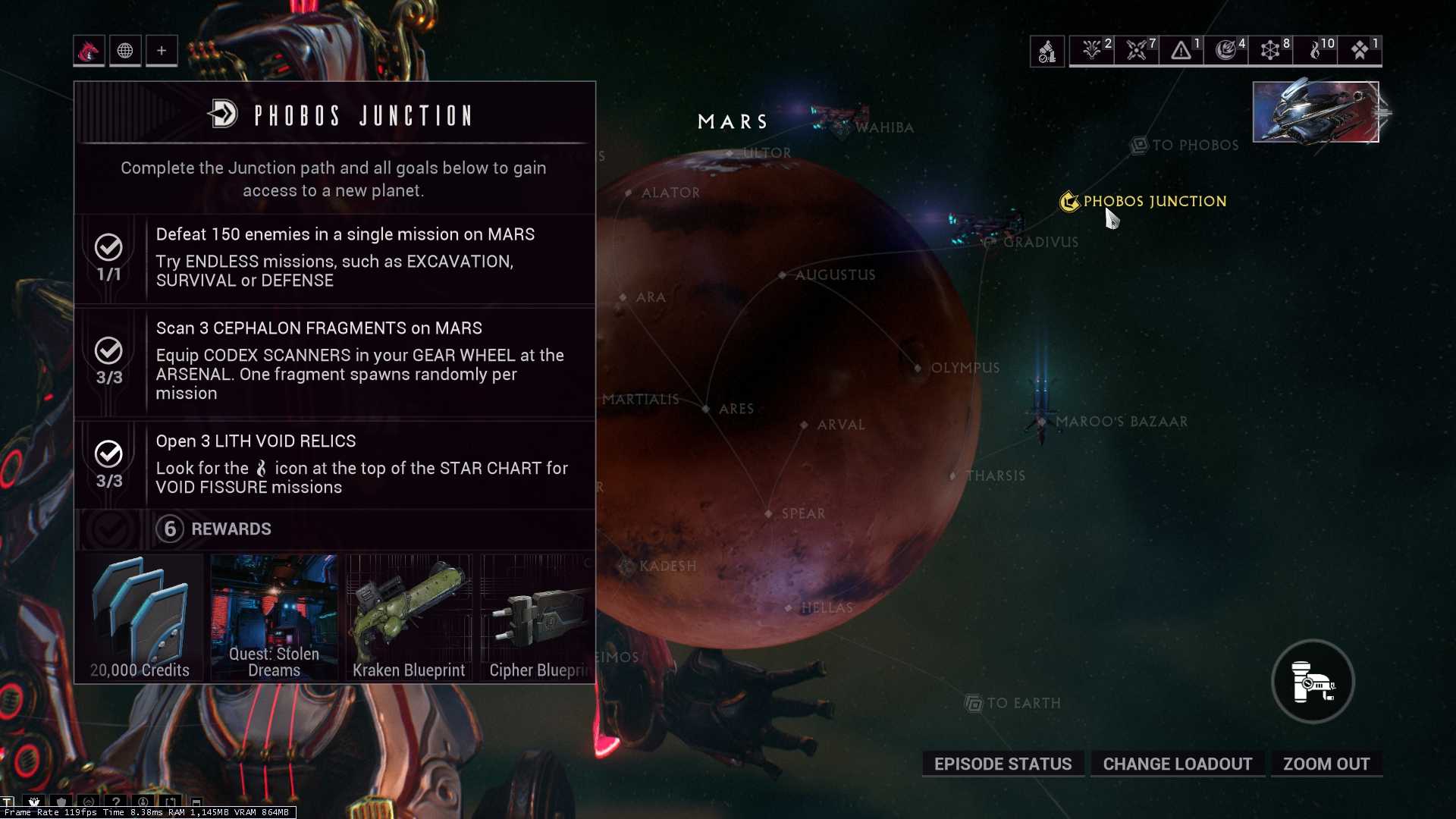Viewport: 1456px width, 819px height.
Task: Open Change Loadout
Action: coord(1178,764)
